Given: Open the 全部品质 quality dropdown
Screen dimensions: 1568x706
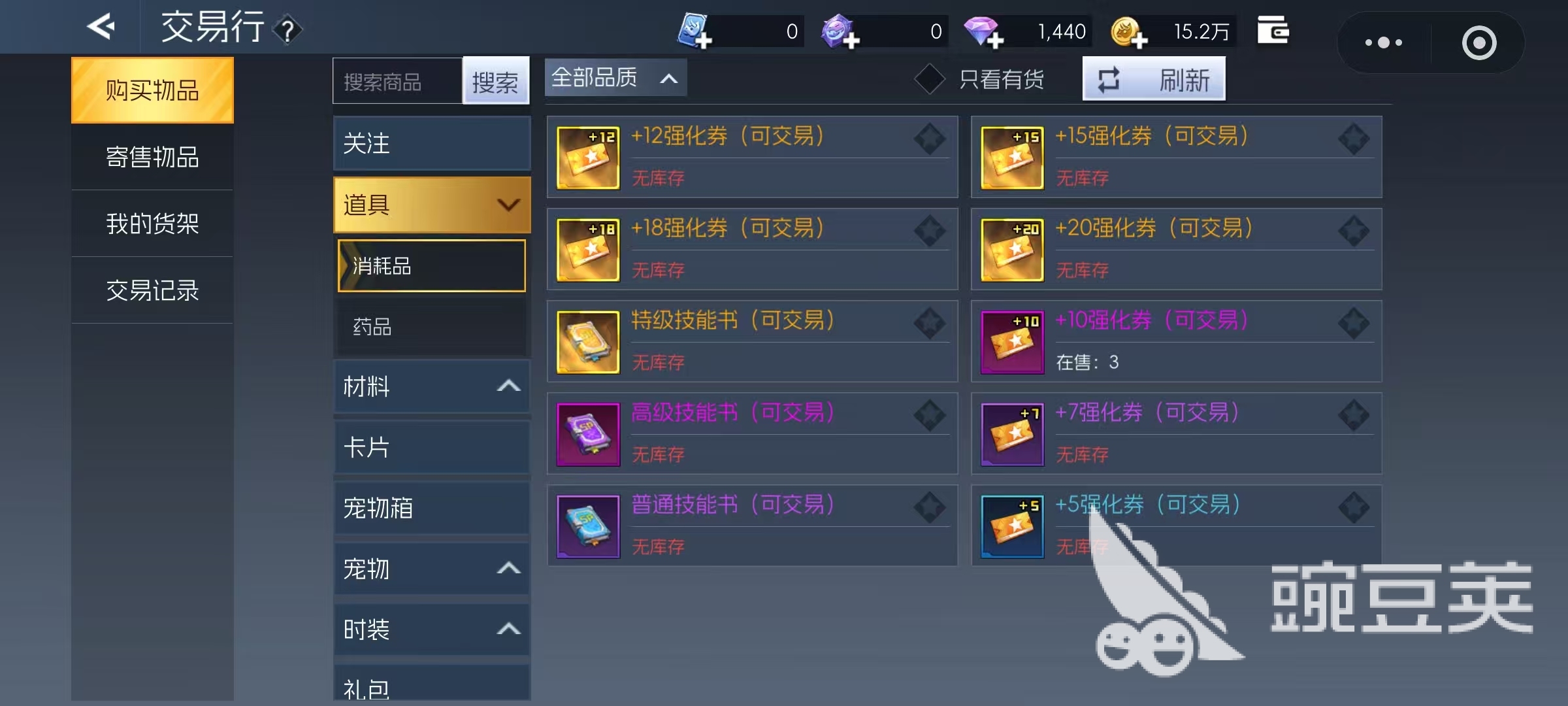Looking at the screenshot, I should (614, 77).
